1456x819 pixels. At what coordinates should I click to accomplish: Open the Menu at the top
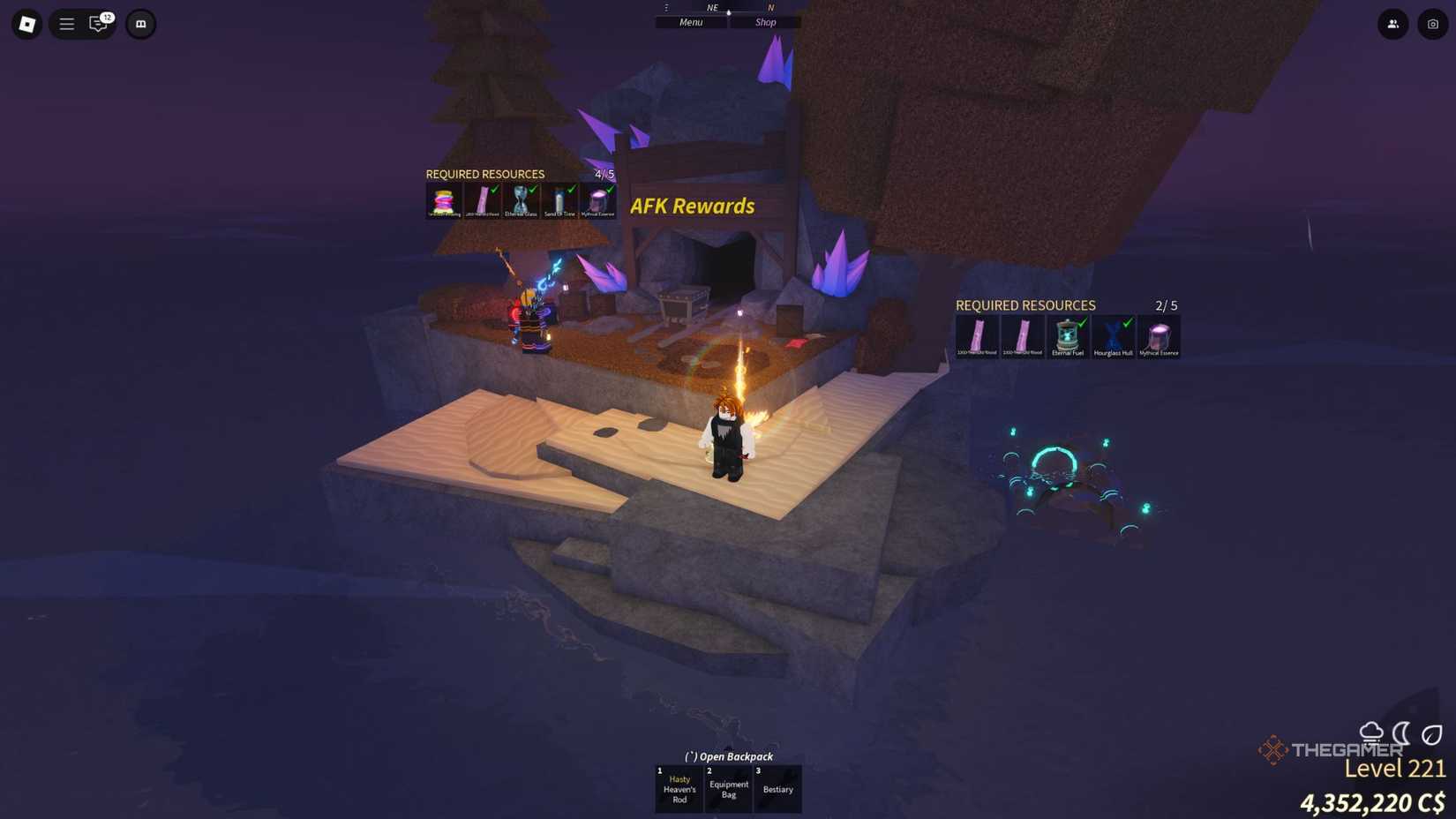[x=690, y=22]
